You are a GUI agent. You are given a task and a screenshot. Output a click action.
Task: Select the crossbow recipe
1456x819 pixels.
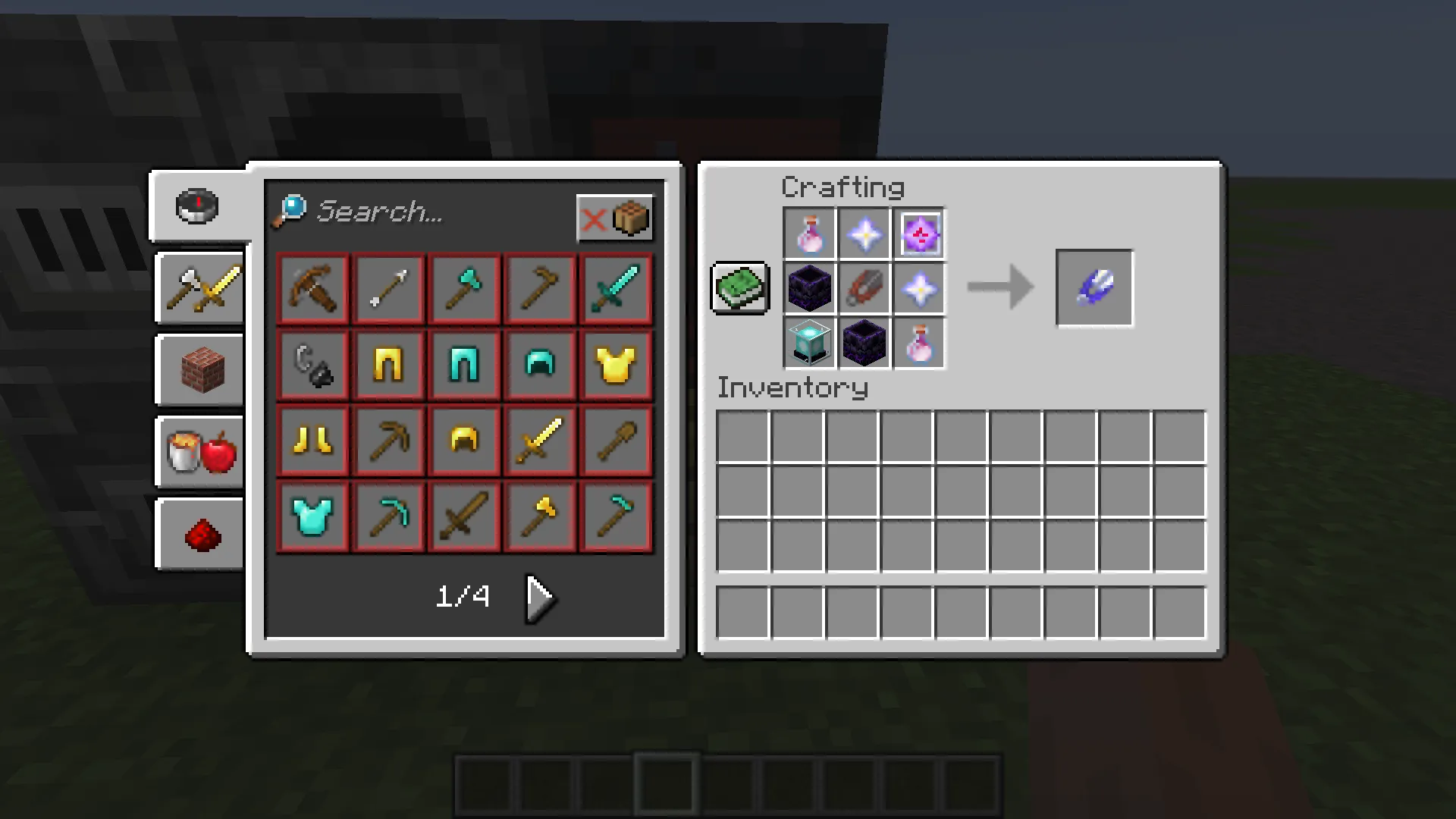[312, 289]
